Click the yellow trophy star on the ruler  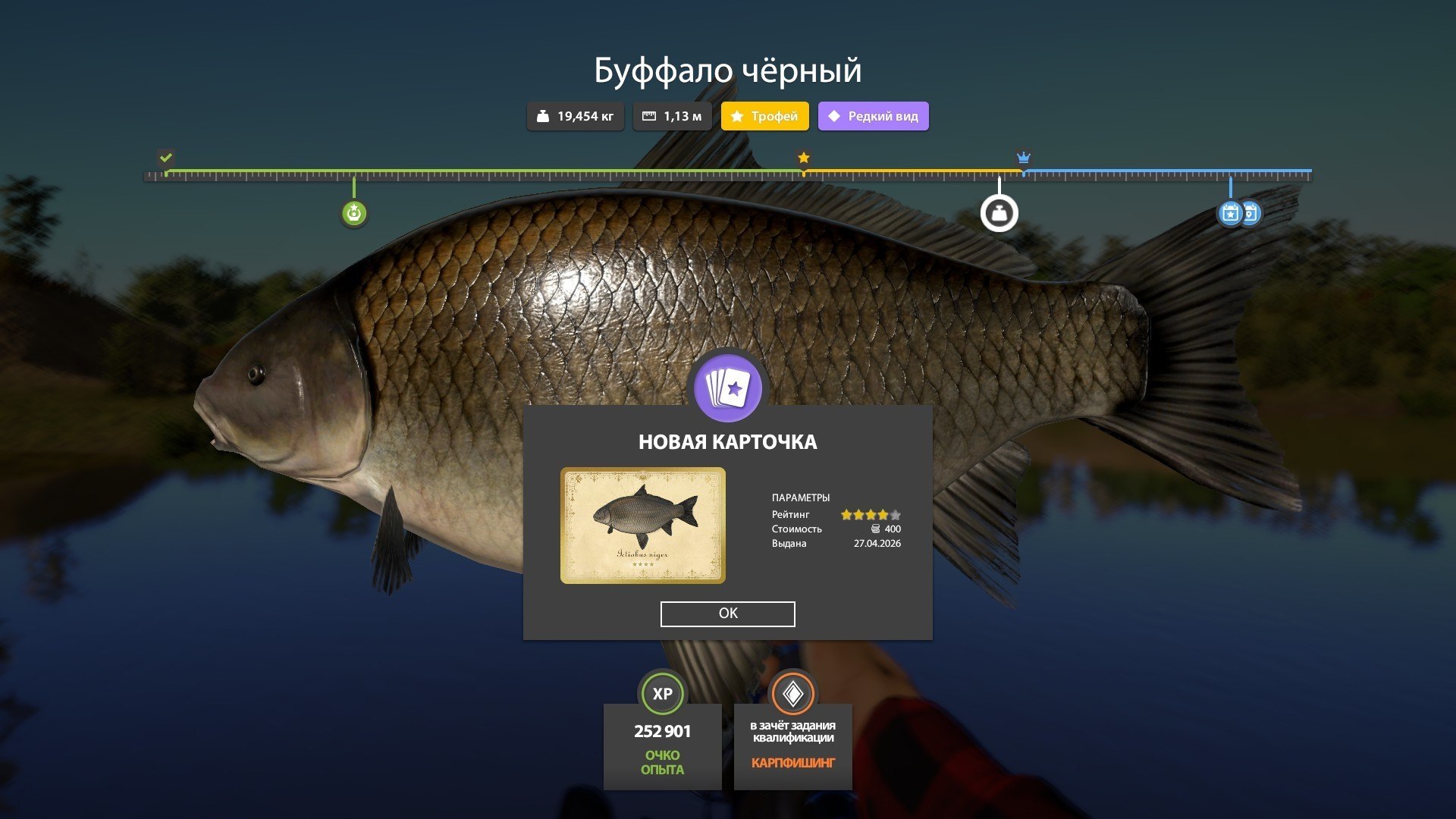[803, 158]
